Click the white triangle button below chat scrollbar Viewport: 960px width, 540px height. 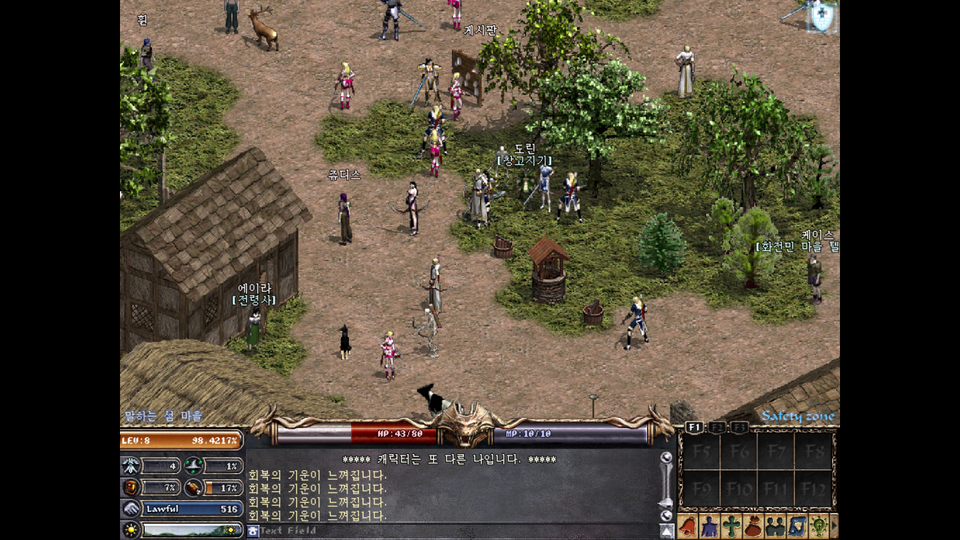coord(666,531)
